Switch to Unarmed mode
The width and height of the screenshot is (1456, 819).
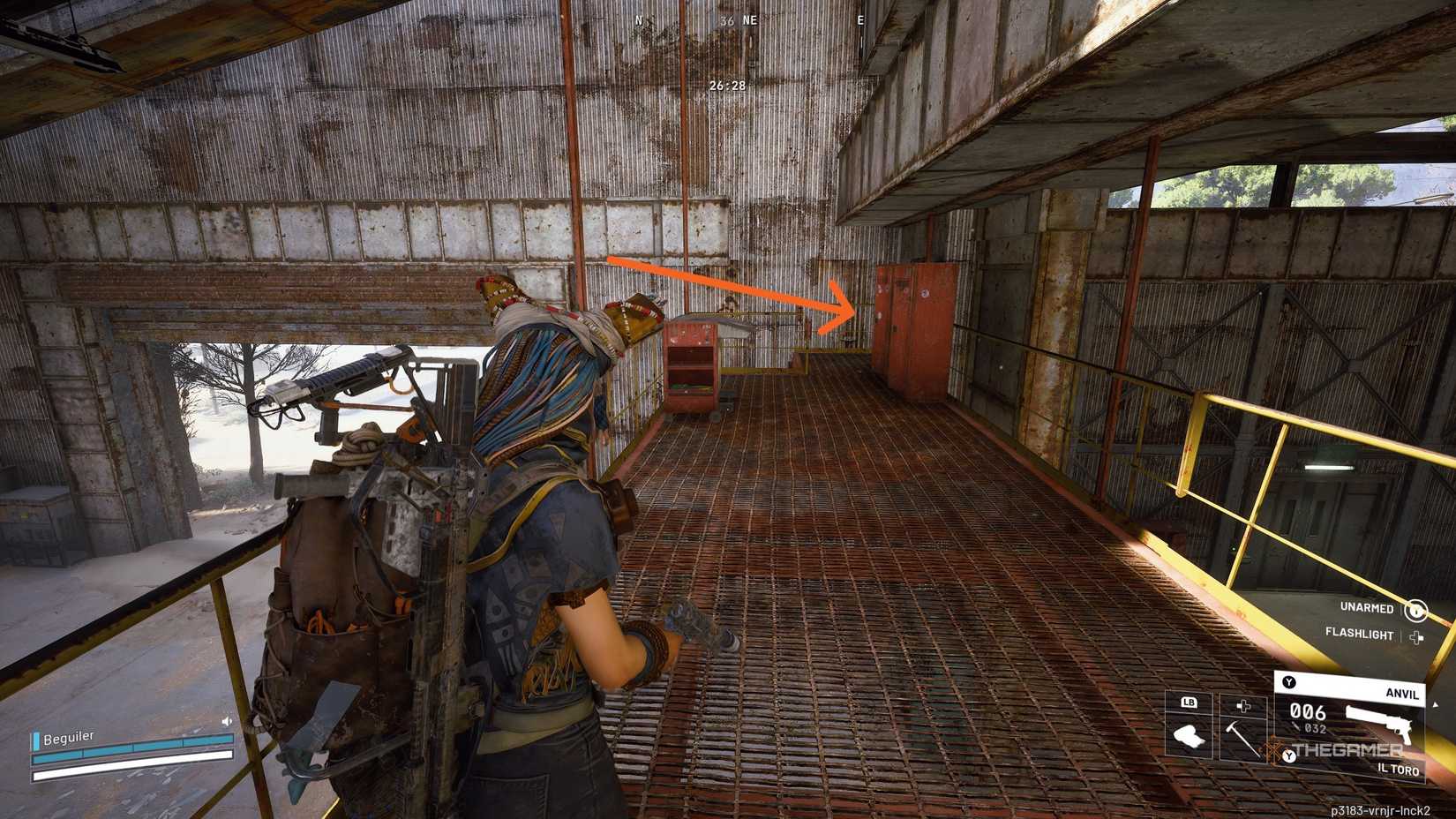(x=1368, y=608)
